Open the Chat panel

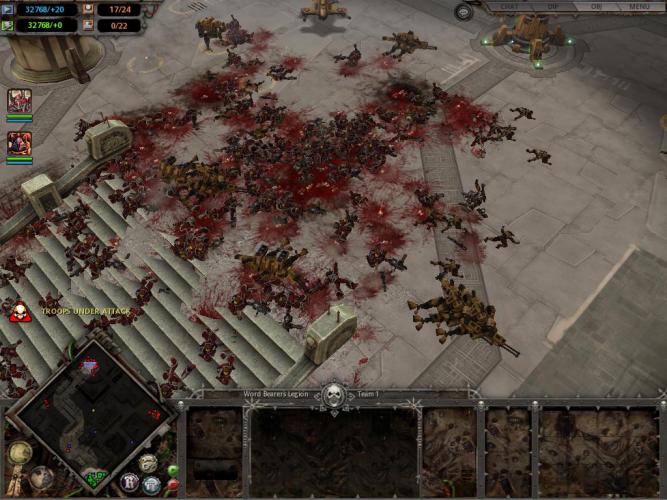(x=510, y=7)
